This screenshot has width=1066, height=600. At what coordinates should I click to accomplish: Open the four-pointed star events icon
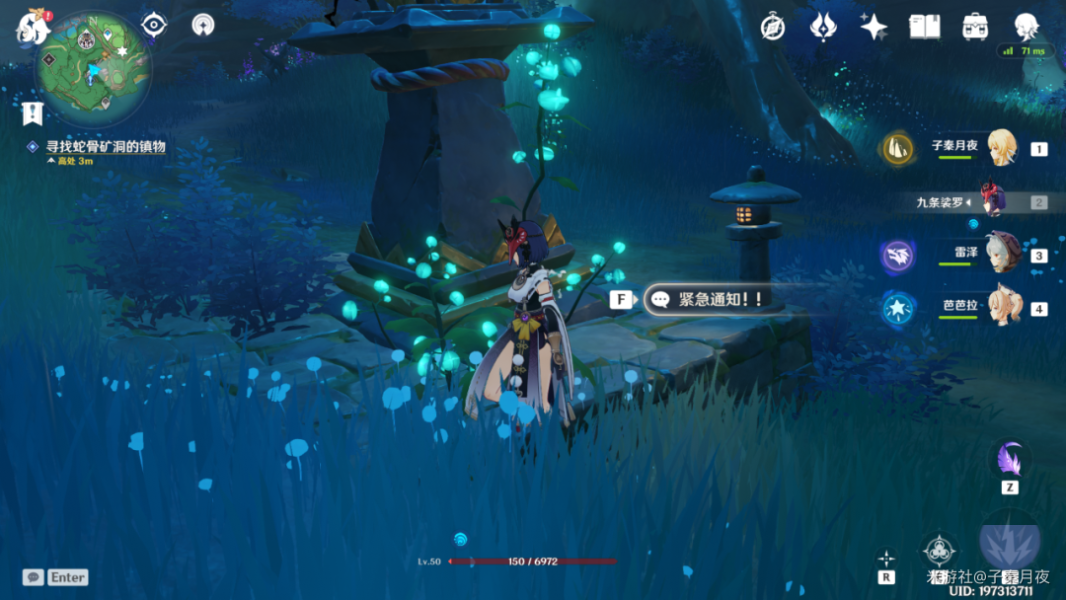[873, 27]
